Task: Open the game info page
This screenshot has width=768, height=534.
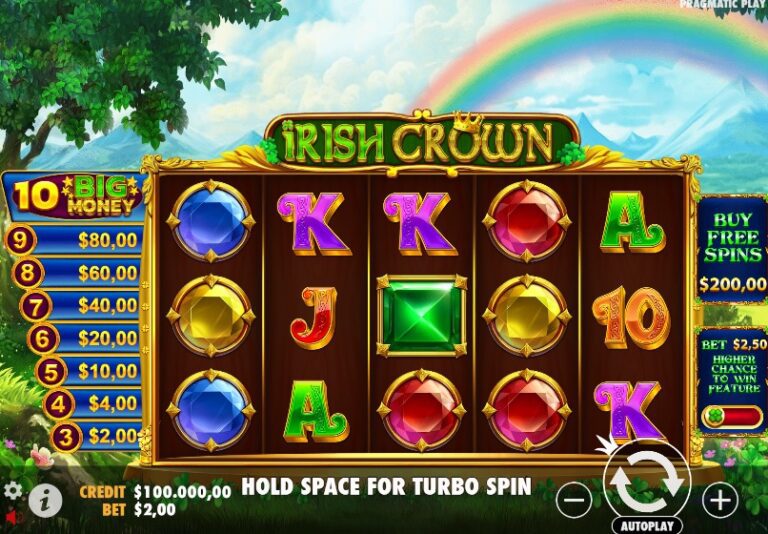Action: click(45, 499)
